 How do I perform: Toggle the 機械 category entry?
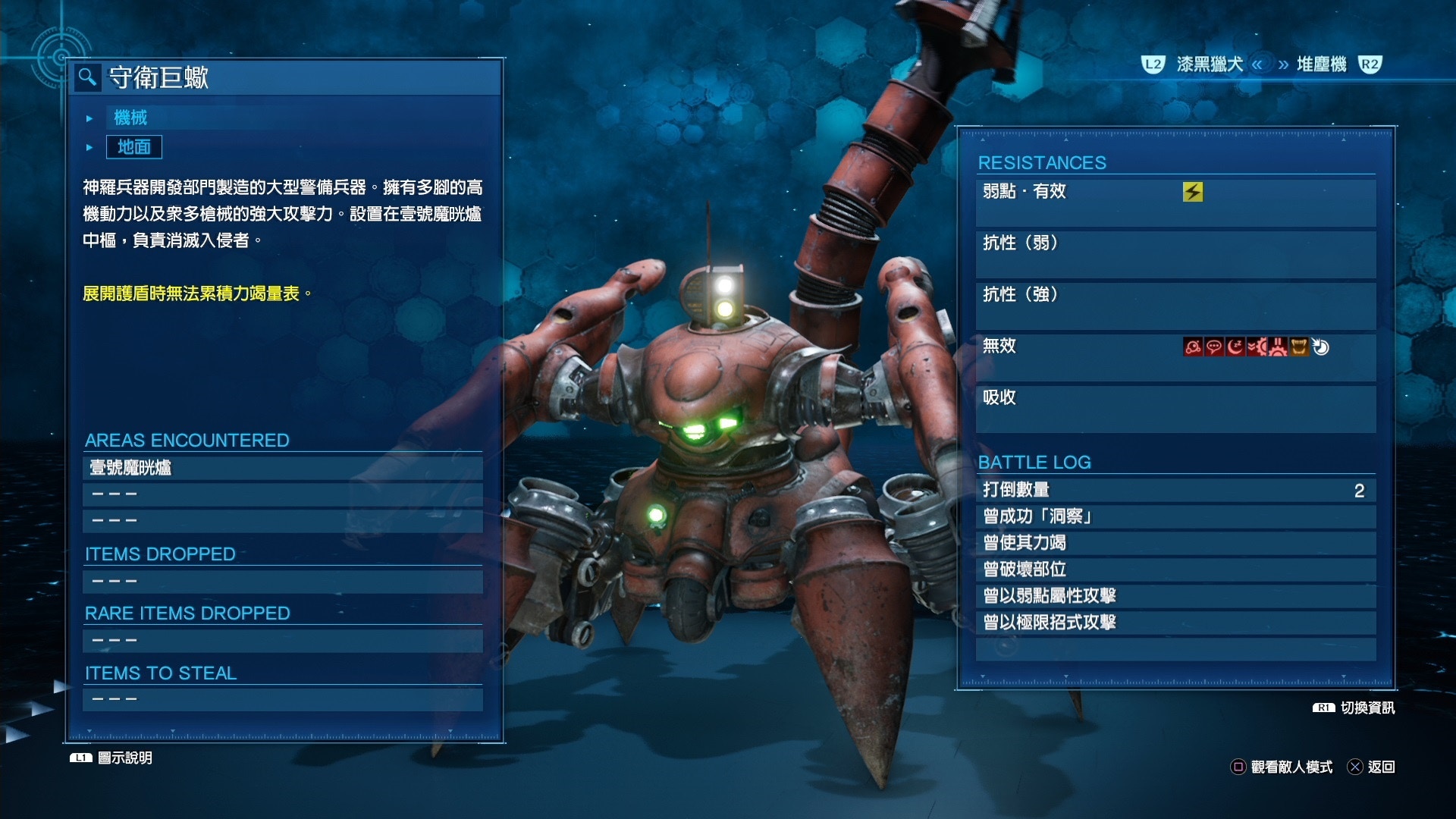133,118
